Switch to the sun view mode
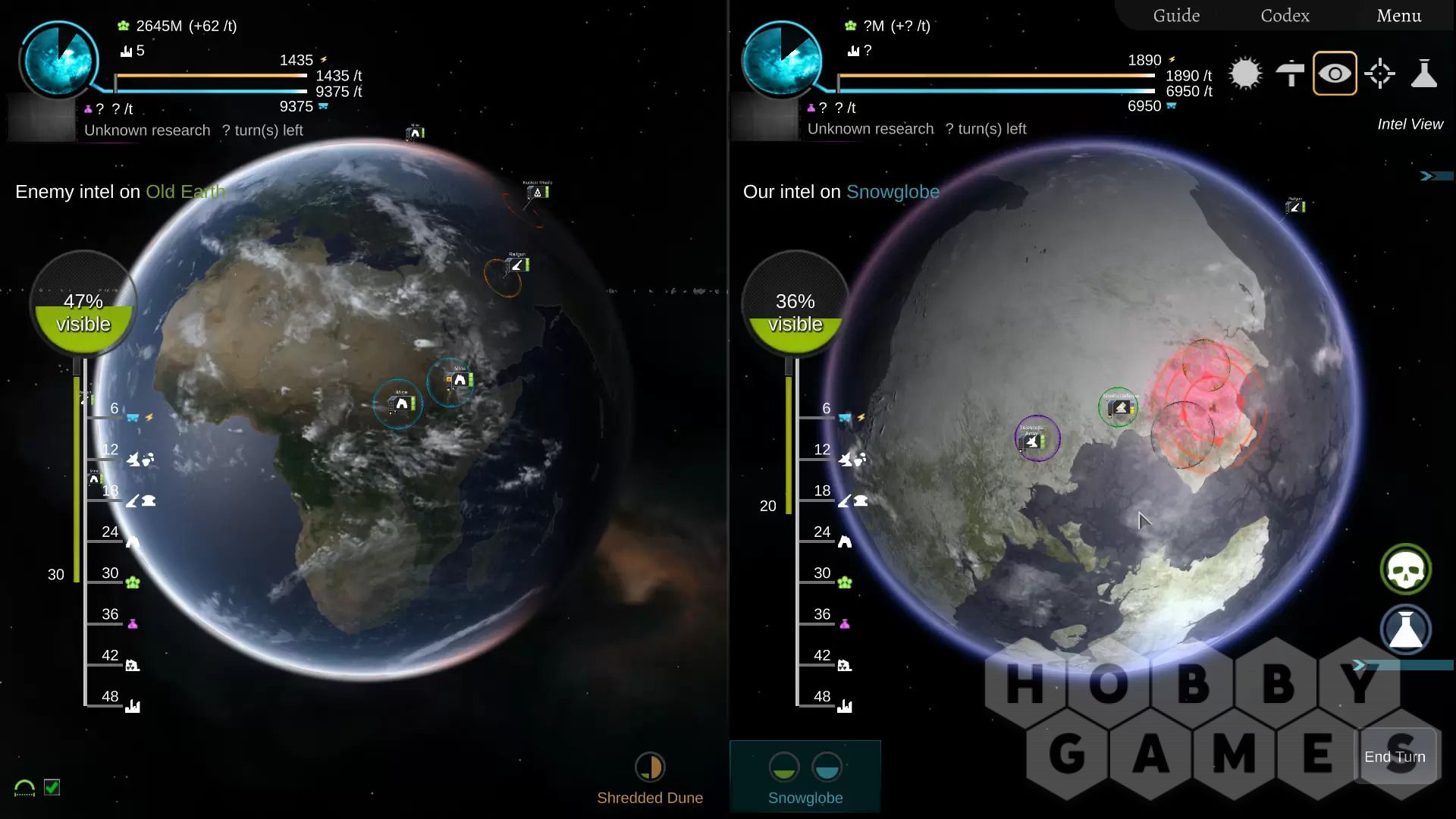The width and height of the screenshot is (1456, 819). 1245,74
